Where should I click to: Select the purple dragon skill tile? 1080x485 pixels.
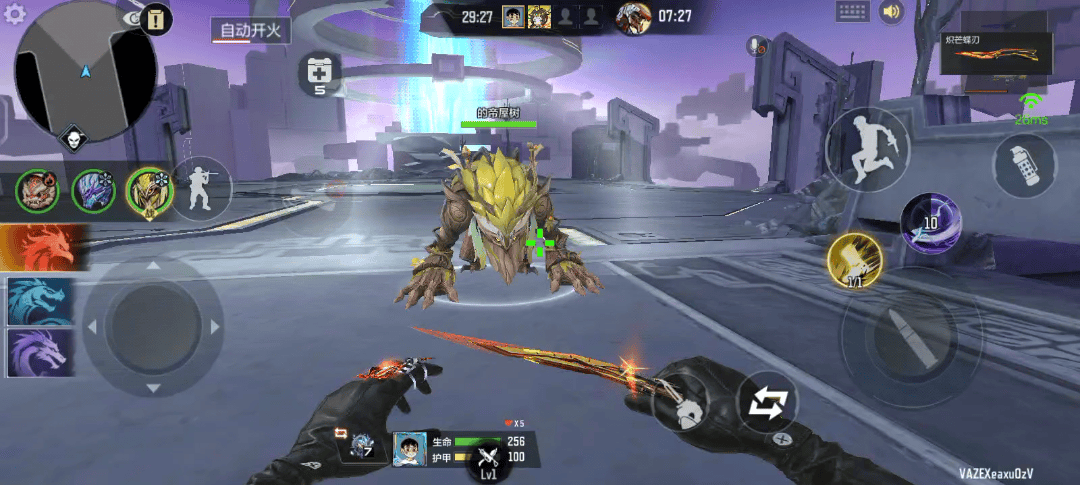(39, 352)
